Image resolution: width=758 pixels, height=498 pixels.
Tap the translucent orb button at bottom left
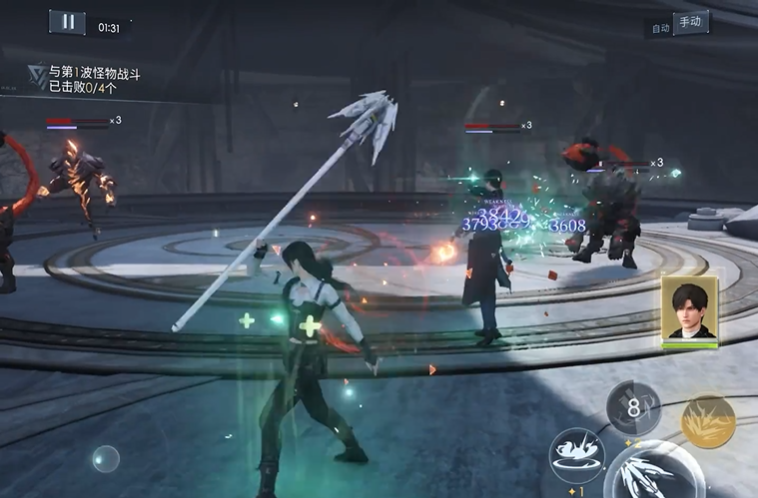(105, 459)
